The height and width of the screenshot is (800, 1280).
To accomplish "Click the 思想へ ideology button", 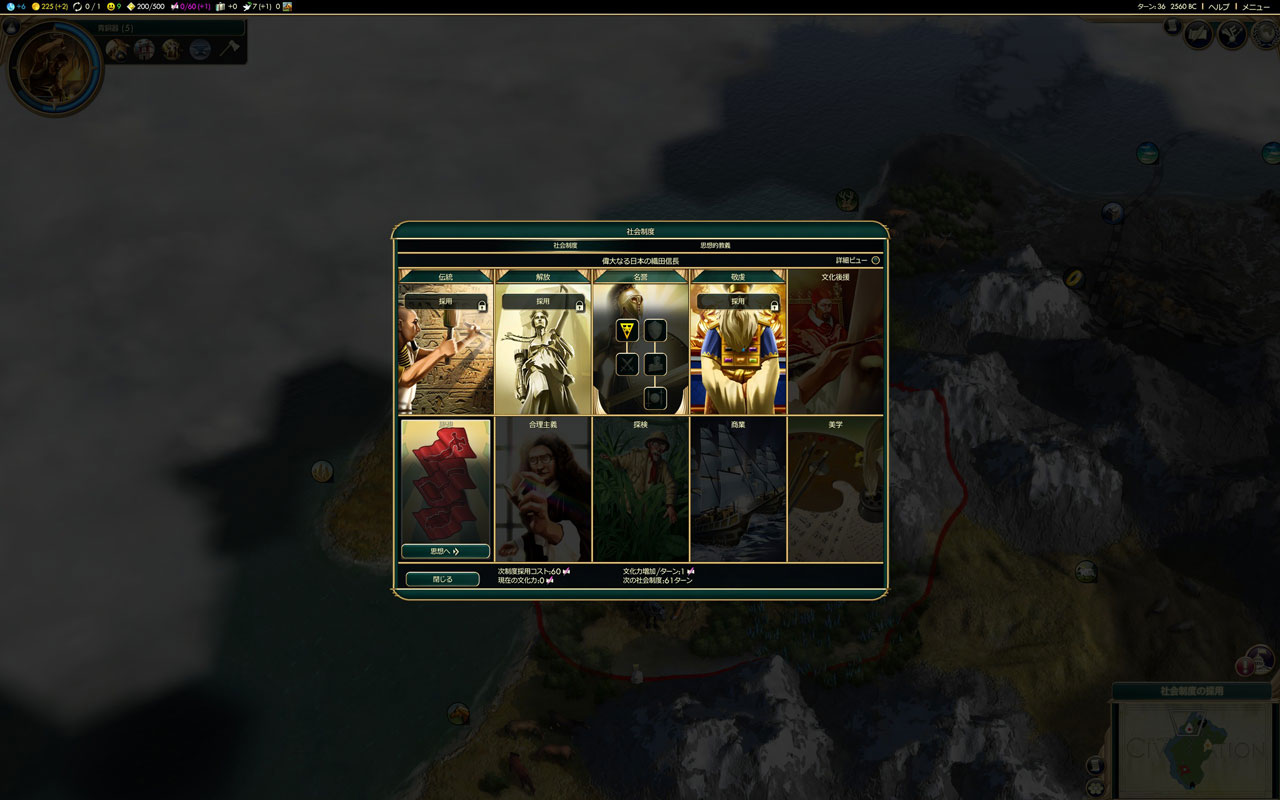I will [445, 551].
